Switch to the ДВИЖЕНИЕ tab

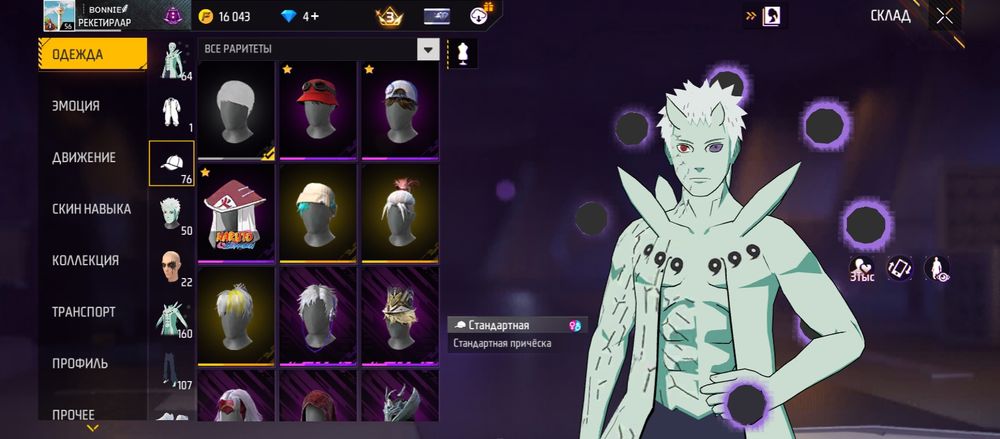(x=83, y=158)
